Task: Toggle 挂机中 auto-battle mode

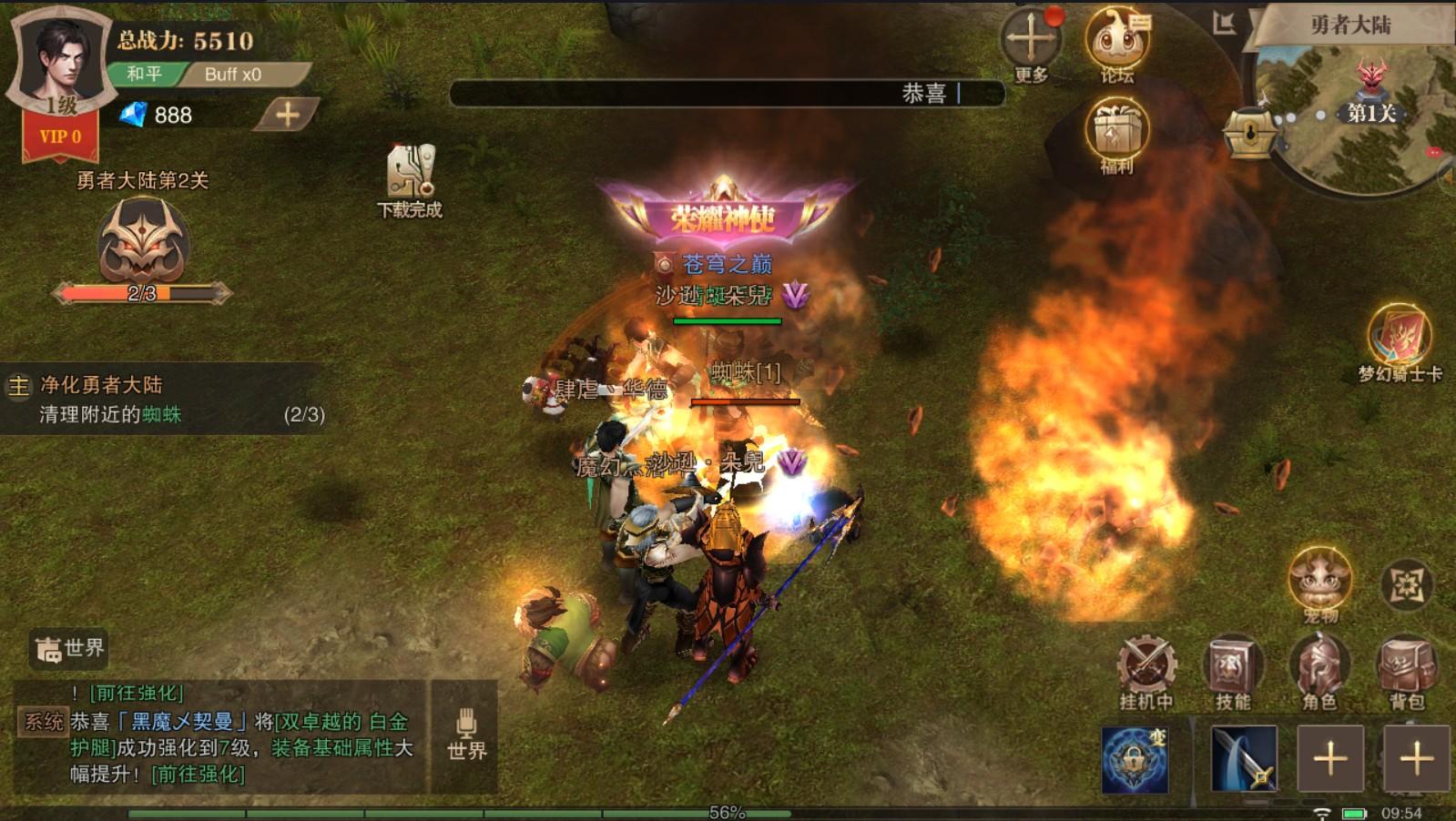Action: coord(1146,669)
